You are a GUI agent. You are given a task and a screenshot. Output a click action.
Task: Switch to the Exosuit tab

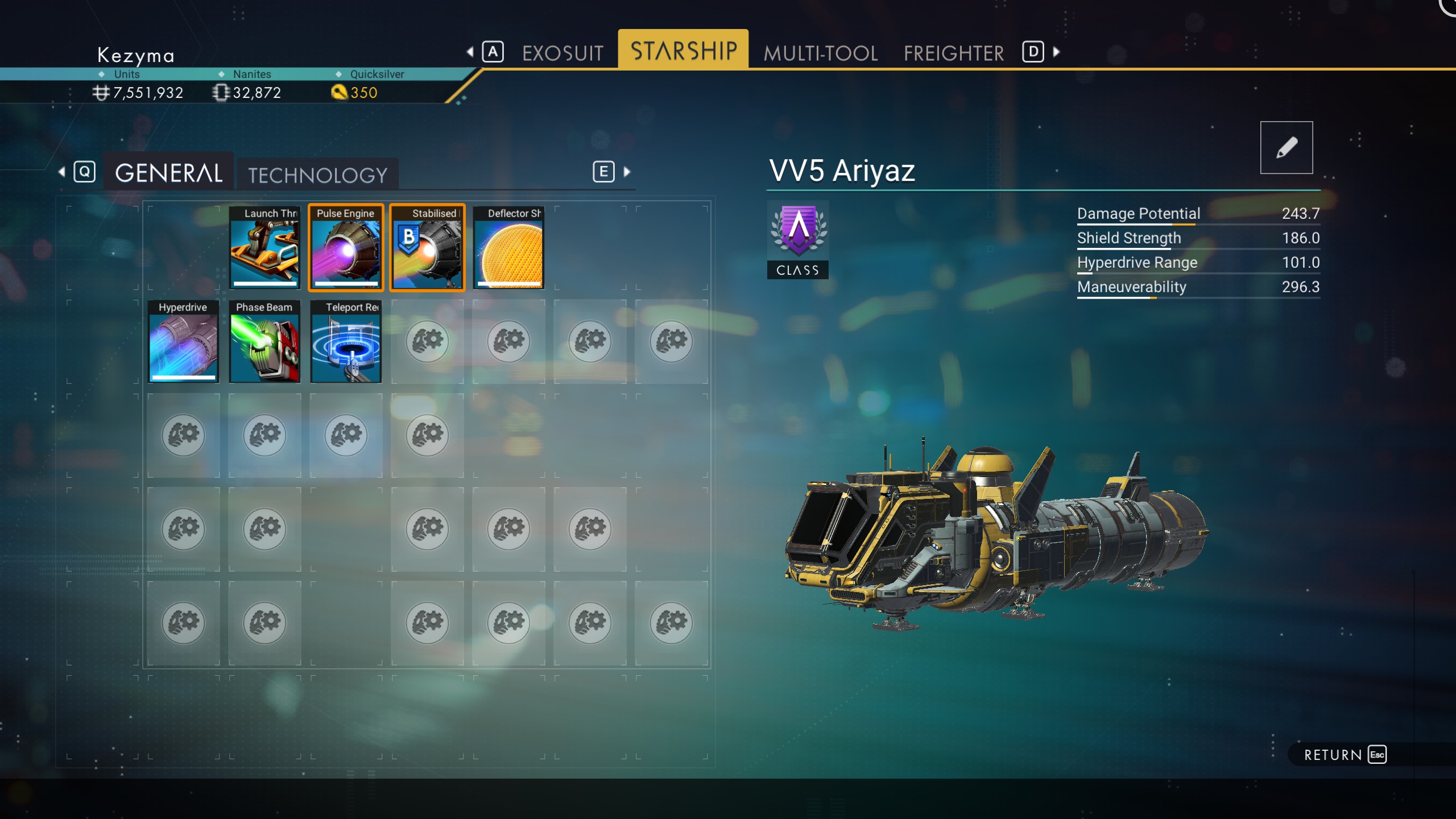pyautogui.click(x=562, y=53)
